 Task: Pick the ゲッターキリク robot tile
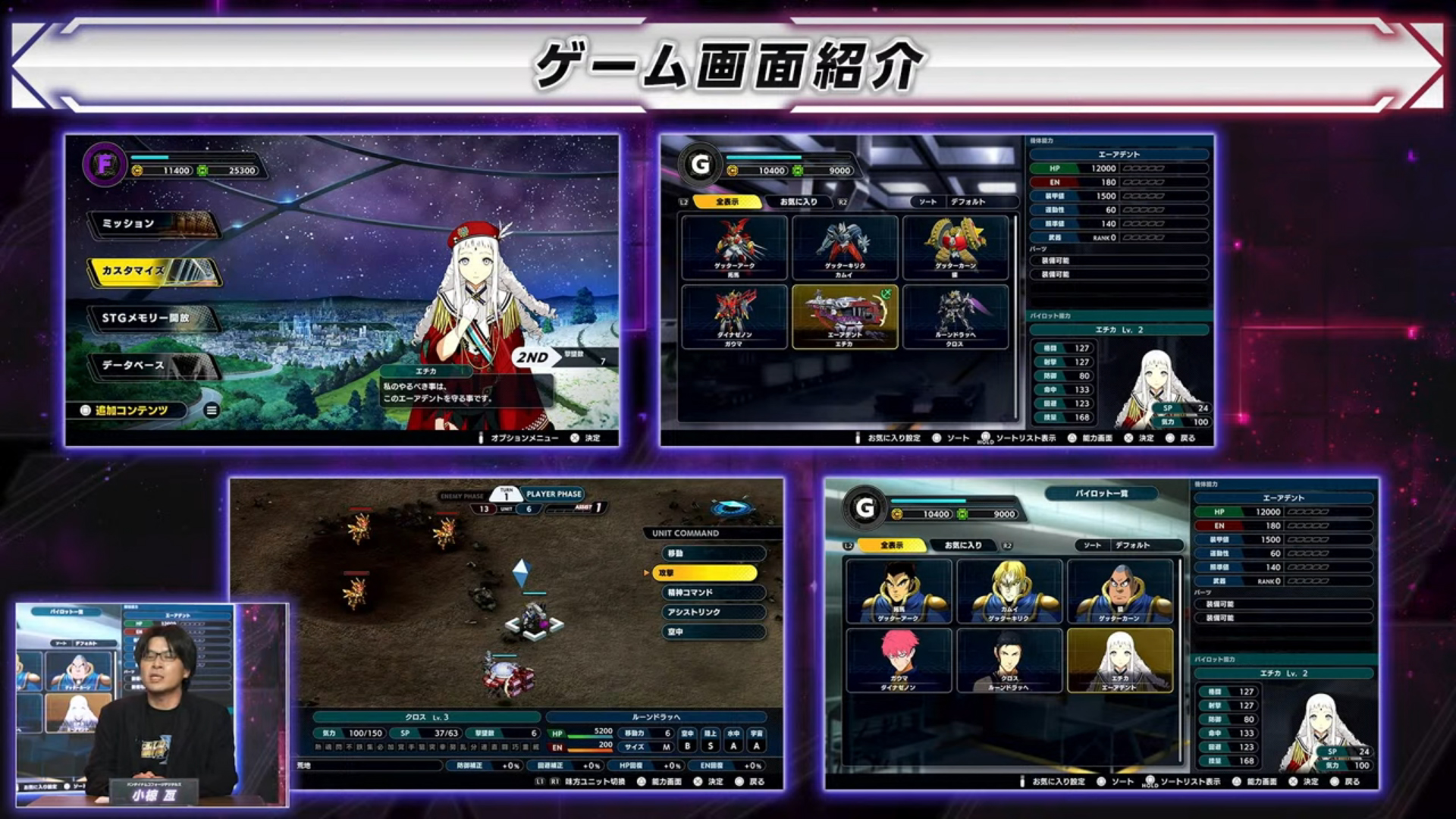(x=845, y=247)
